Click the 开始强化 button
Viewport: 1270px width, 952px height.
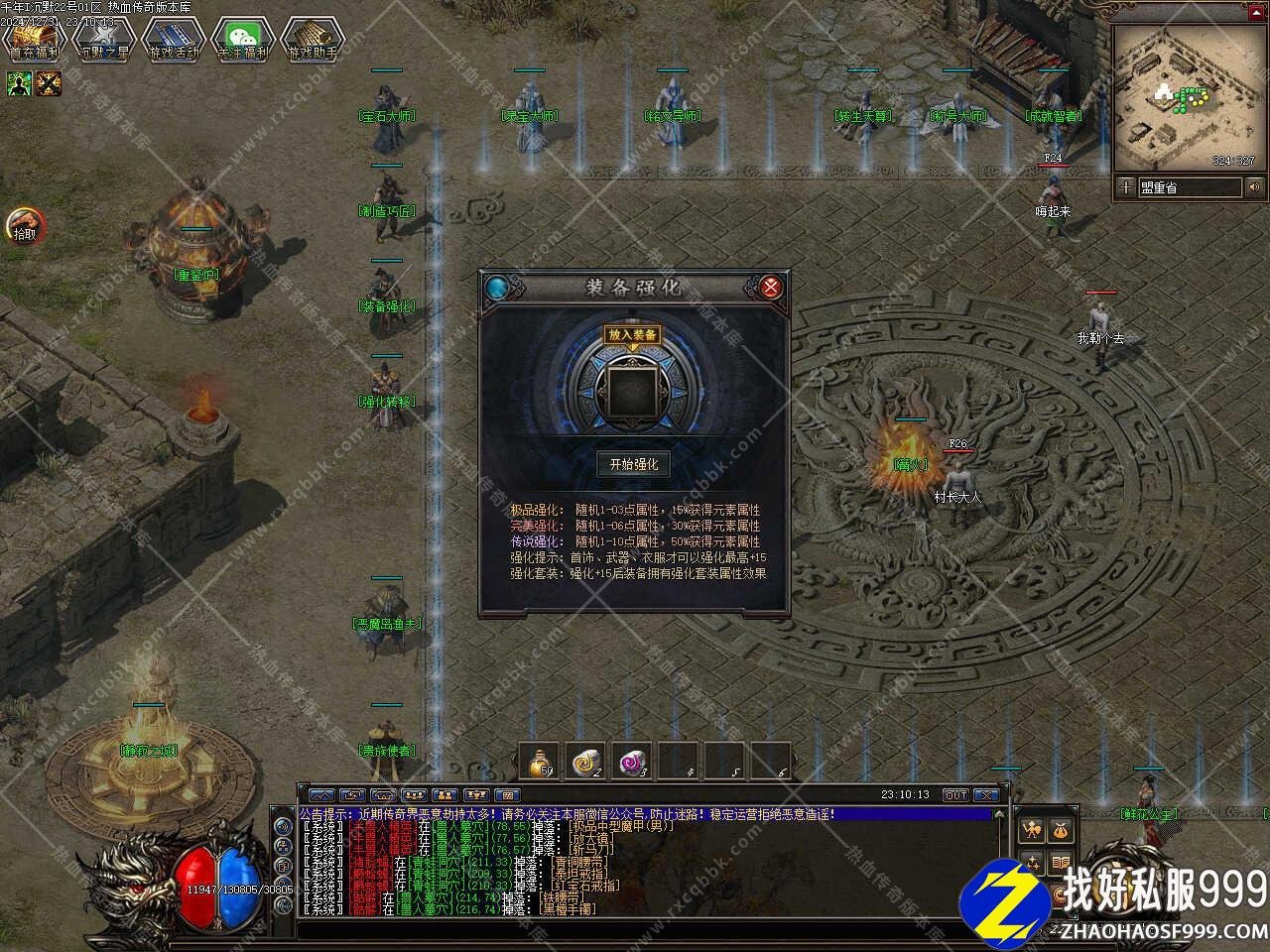tap(633, 463)
